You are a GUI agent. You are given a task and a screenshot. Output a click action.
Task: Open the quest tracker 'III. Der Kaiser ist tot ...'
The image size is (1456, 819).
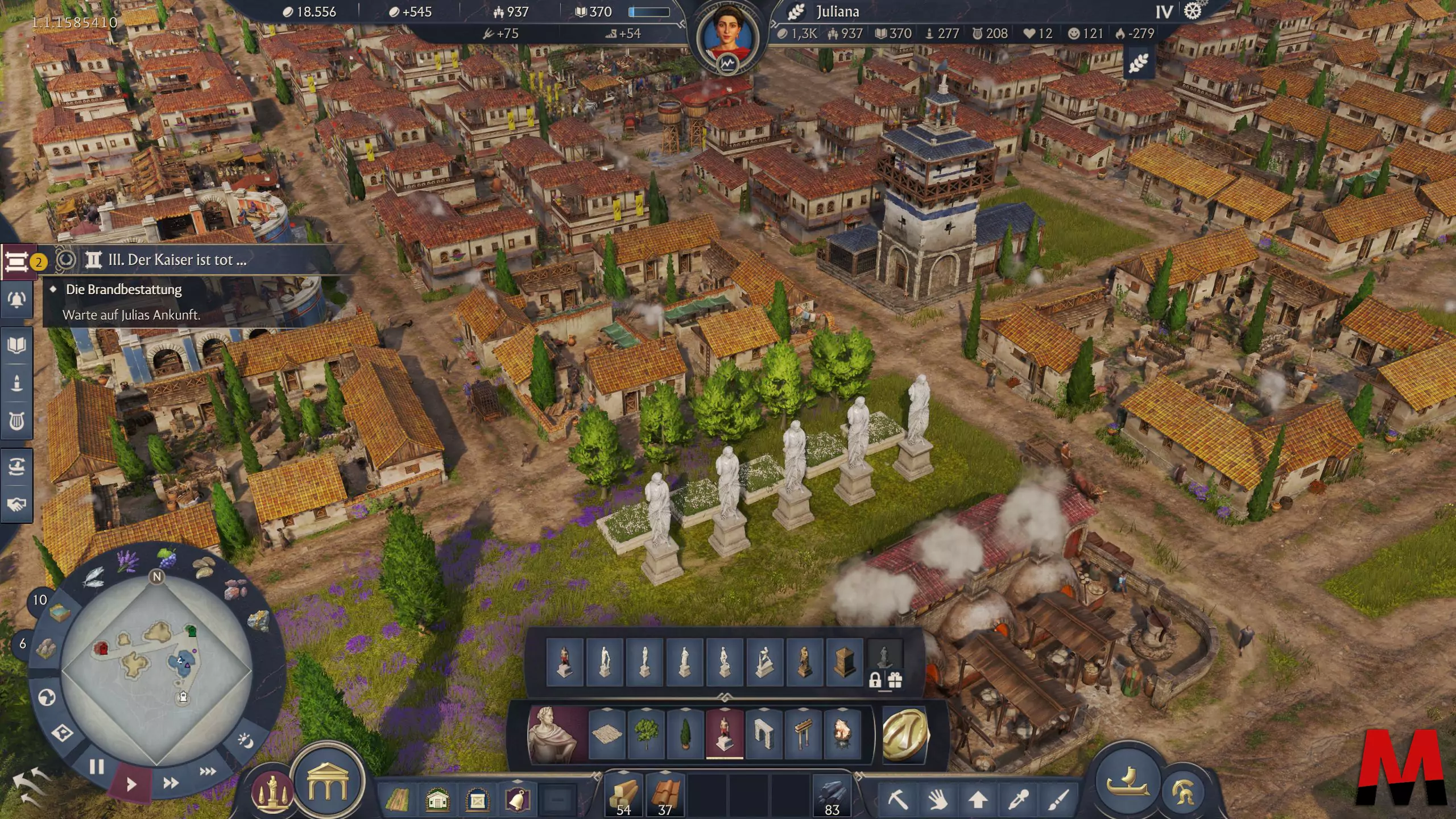tap(177, 260)
